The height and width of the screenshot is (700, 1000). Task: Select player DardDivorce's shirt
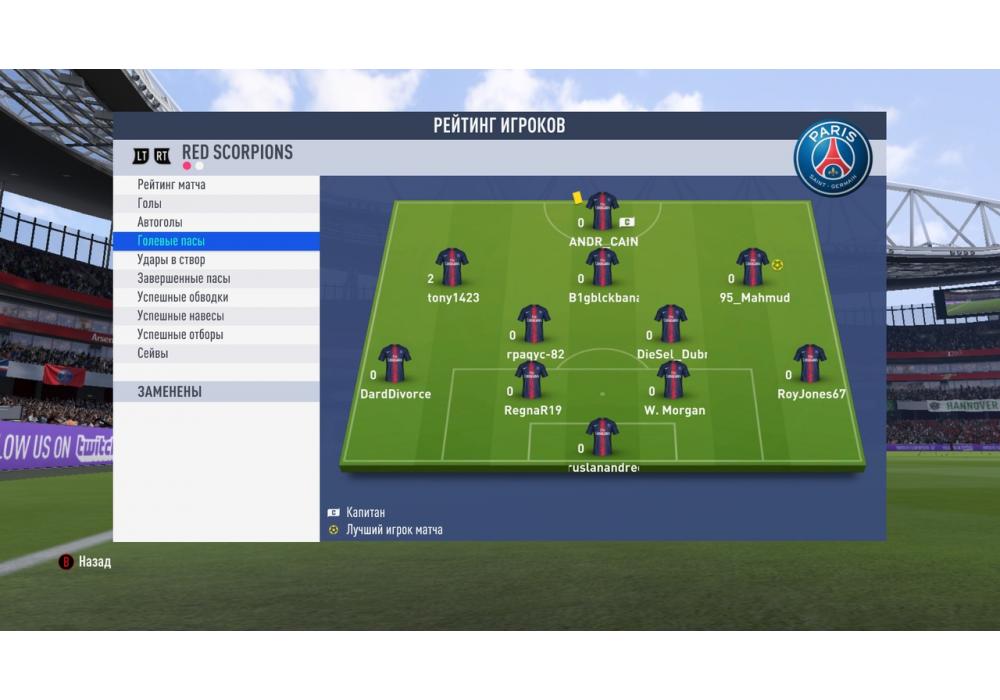pos(394,364)
